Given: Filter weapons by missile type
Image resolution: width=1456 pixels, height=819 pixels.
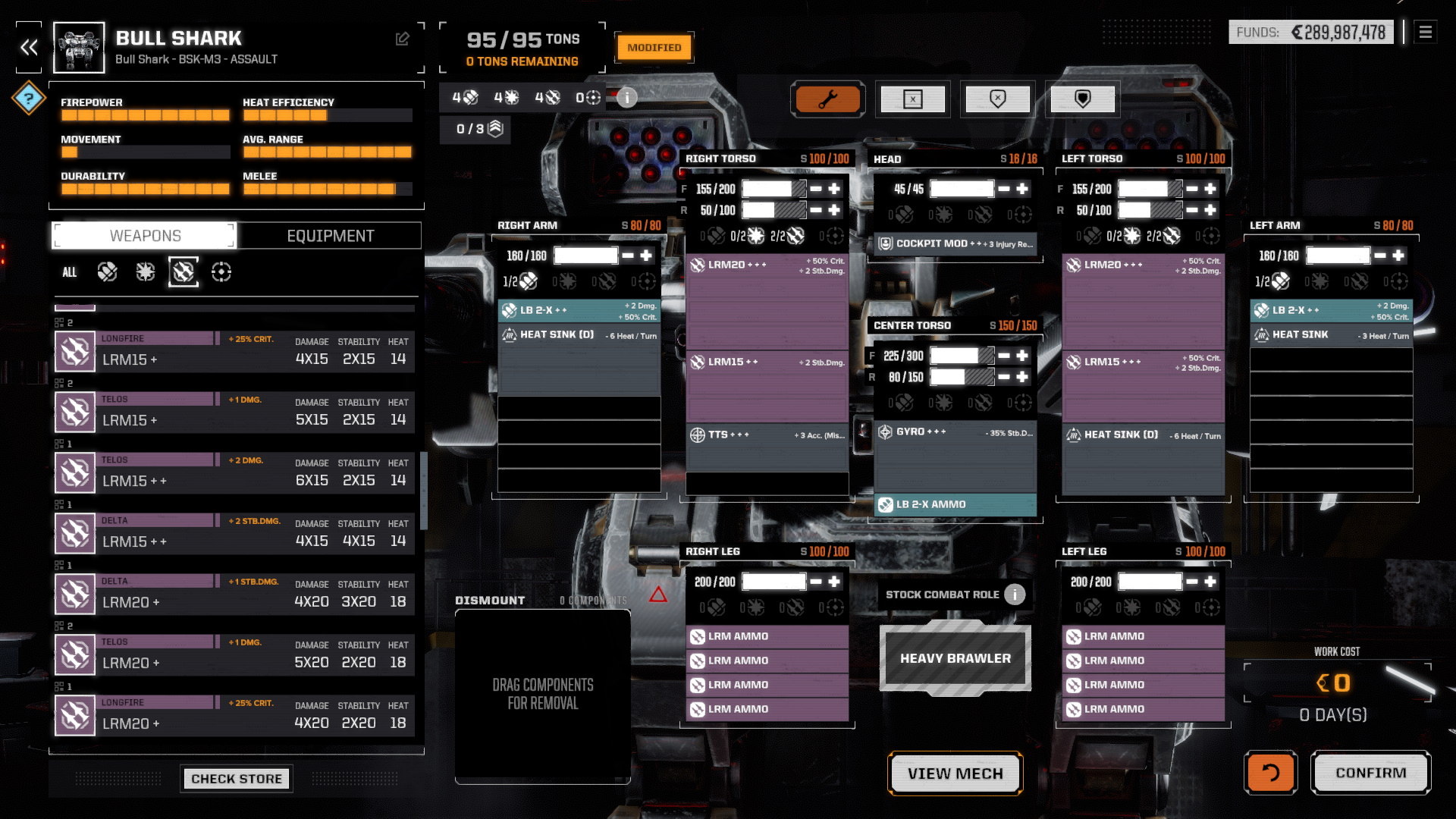Looking at the screenshot, I should coord(182,271).
